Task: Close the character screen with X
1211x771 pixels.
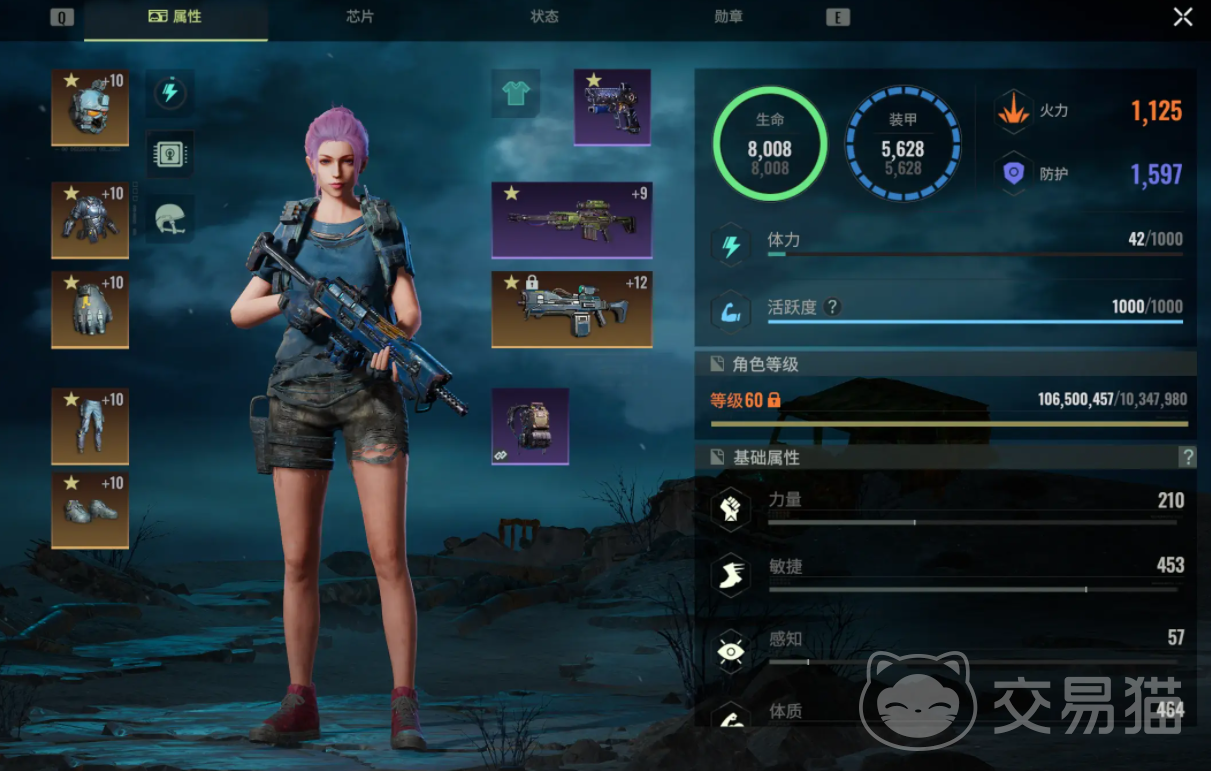Action: pyautogui.click(x=1183, y=17)
